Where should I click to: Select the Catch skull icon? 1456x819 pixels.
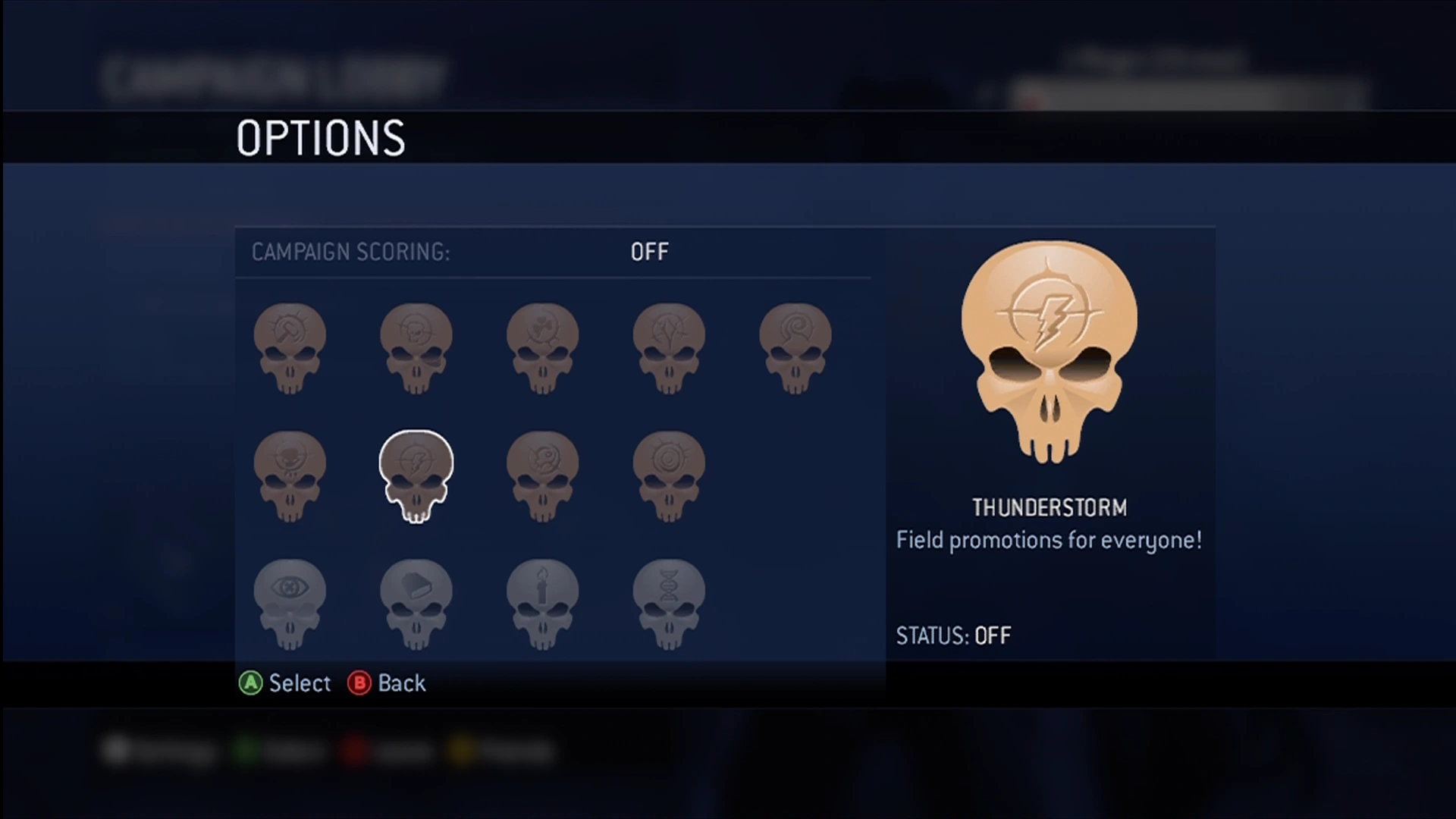tap(670, 345)
